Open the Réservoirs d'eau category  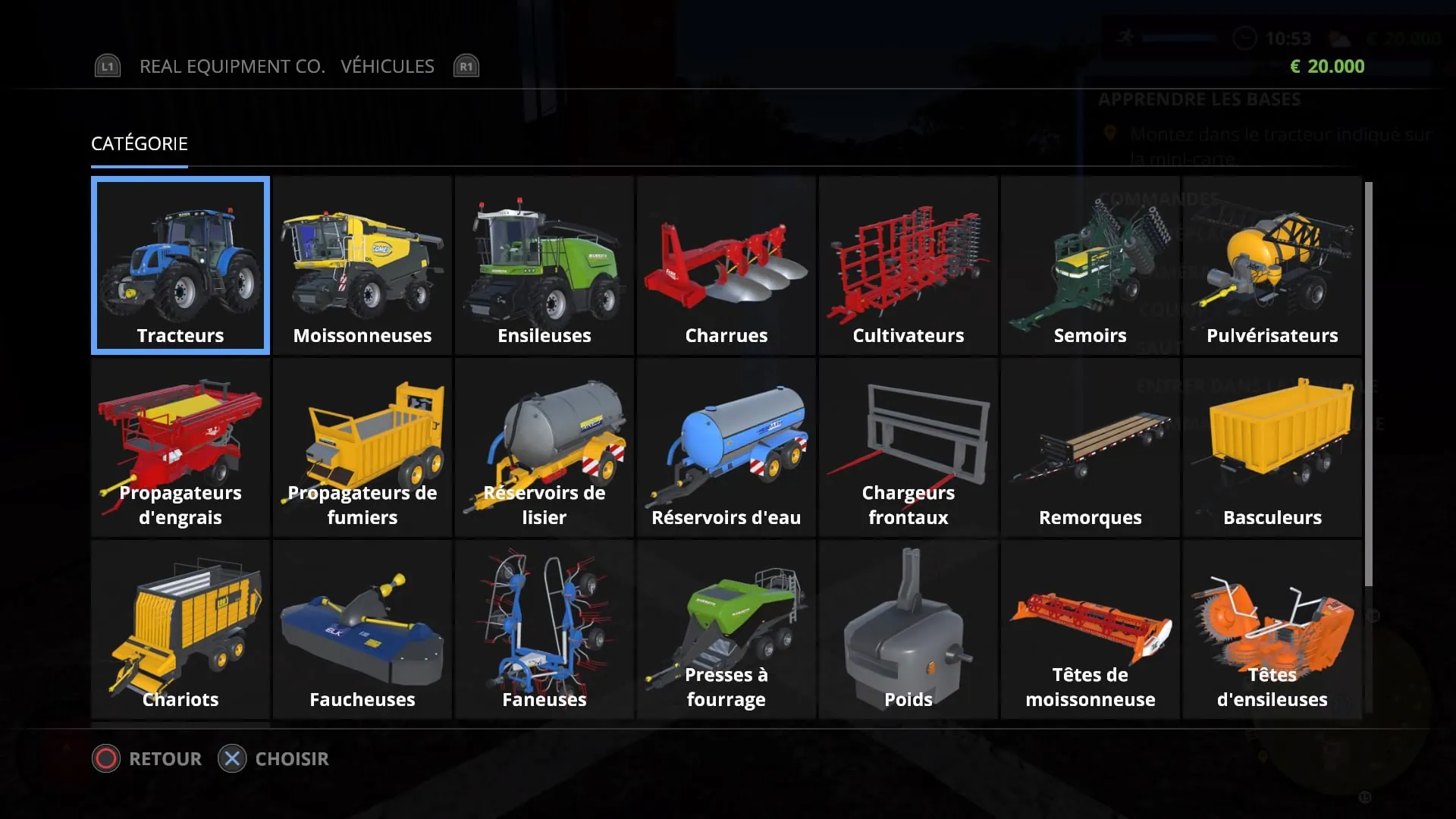(x=726, y=447)
